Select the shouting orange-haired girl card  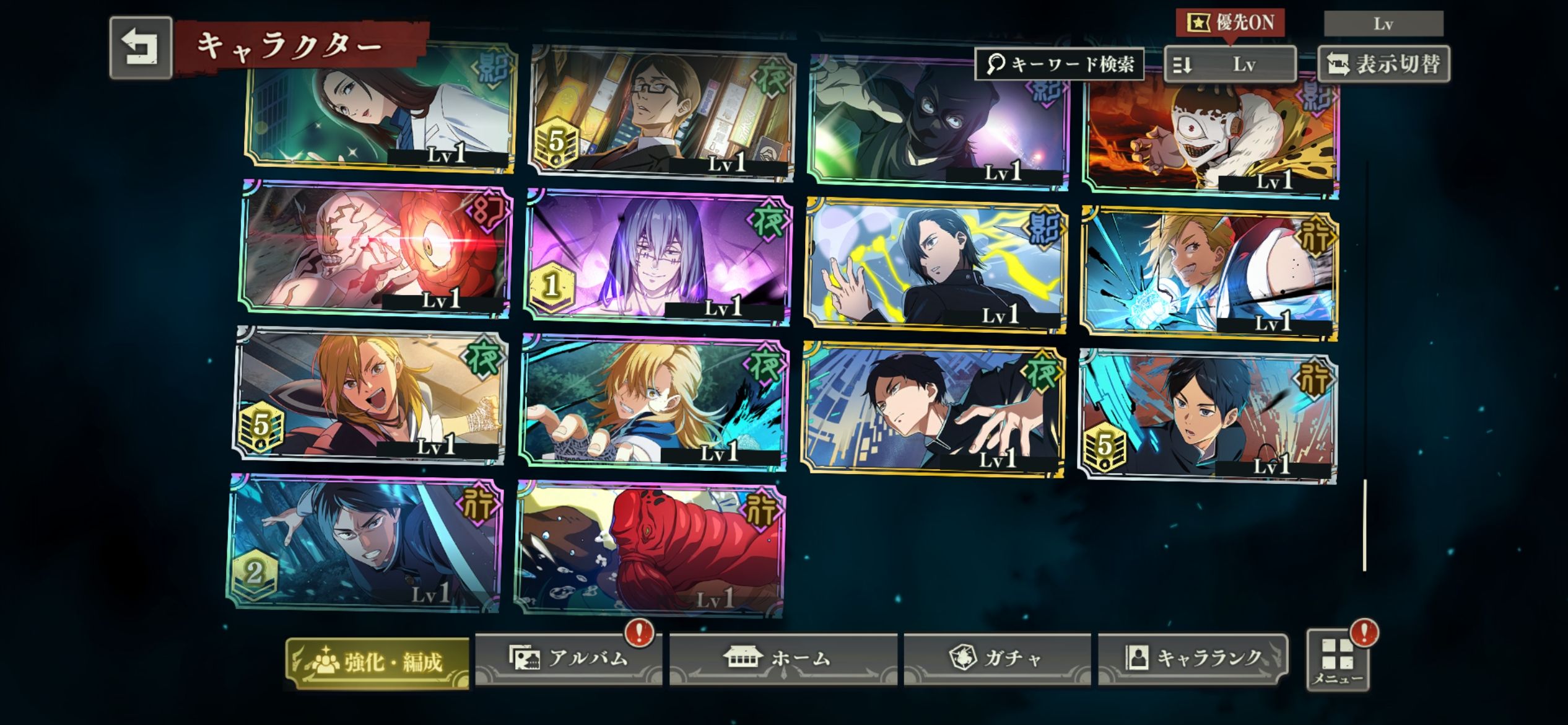pos(370,395)
